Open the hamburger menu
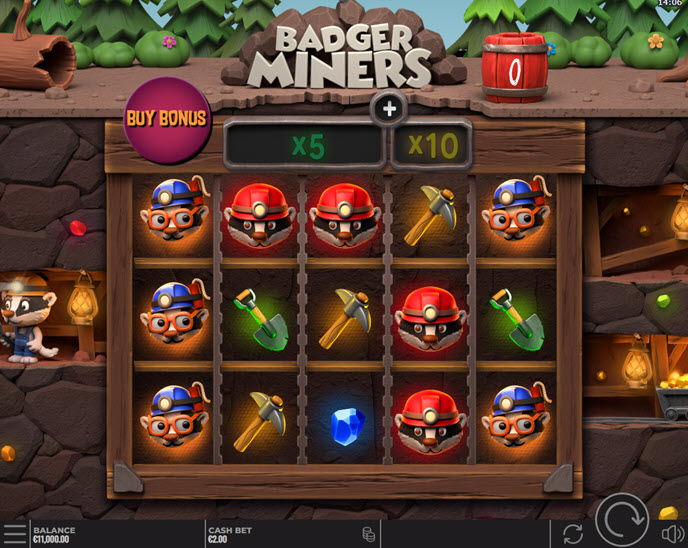Image resolution: width=688 pixels, height=548 pixels. [14, 534]
